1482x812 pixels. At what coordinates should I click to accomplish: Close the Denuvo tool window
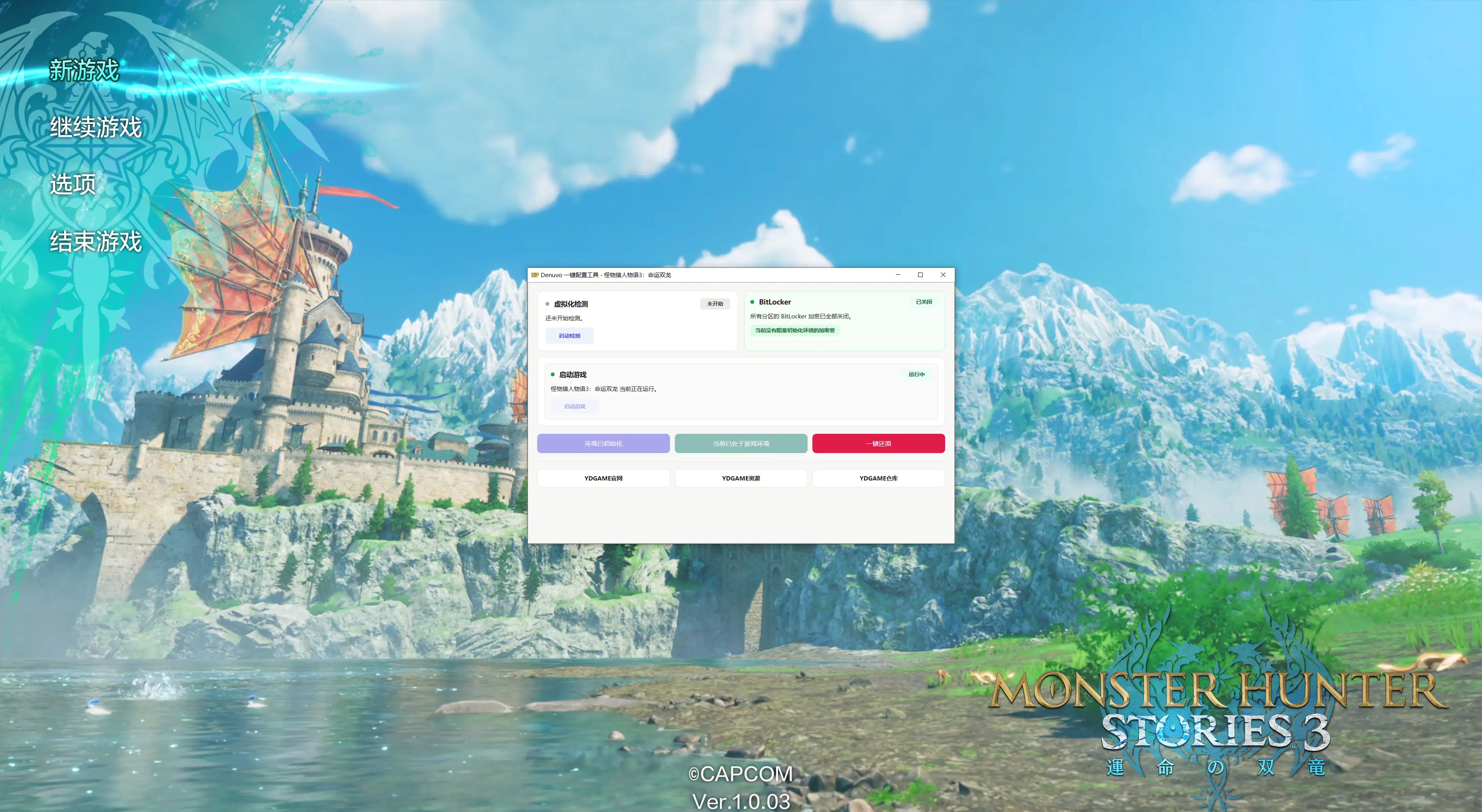coord(943,274)
